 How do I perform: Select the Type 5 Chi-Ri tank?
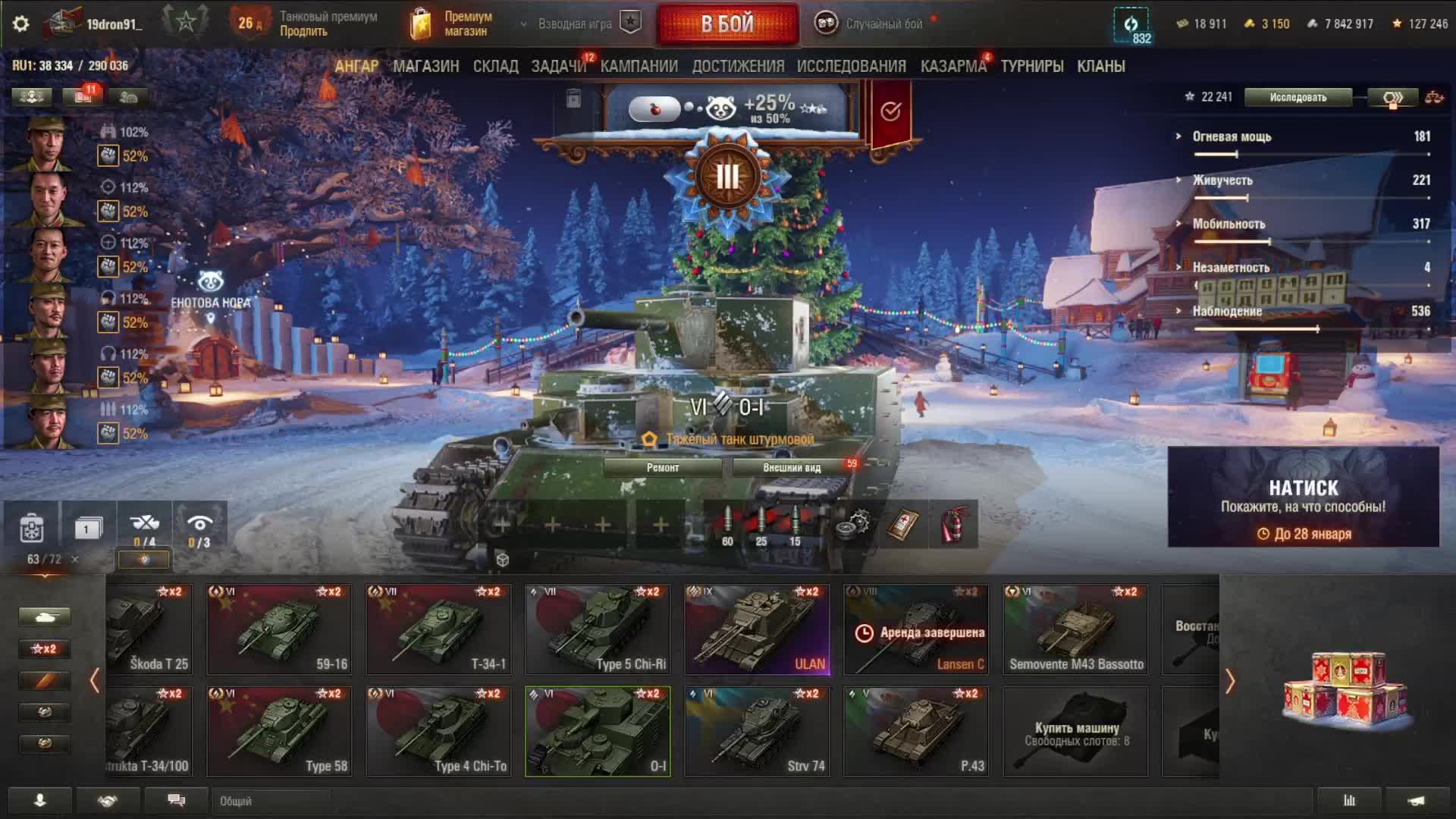[598, 629]
